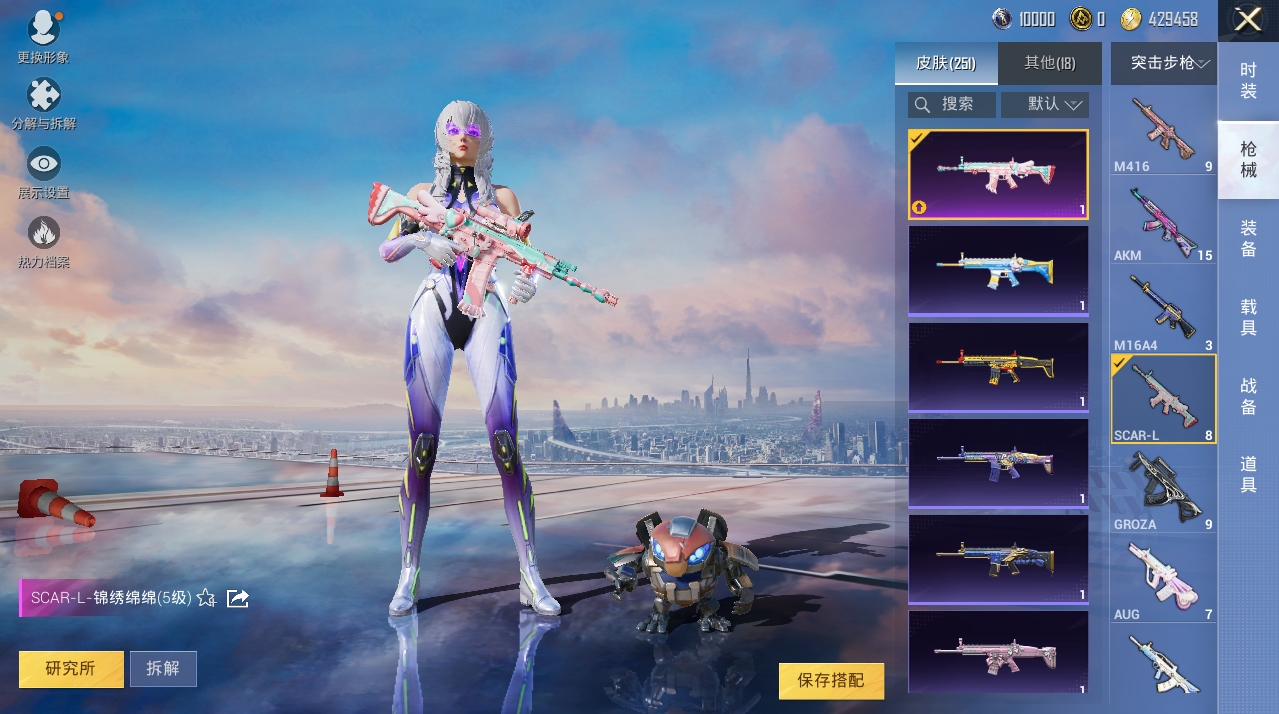Click the 保存搭配 save loadout button
Viewport: 1279px width, 714px height.
(831, 681)
